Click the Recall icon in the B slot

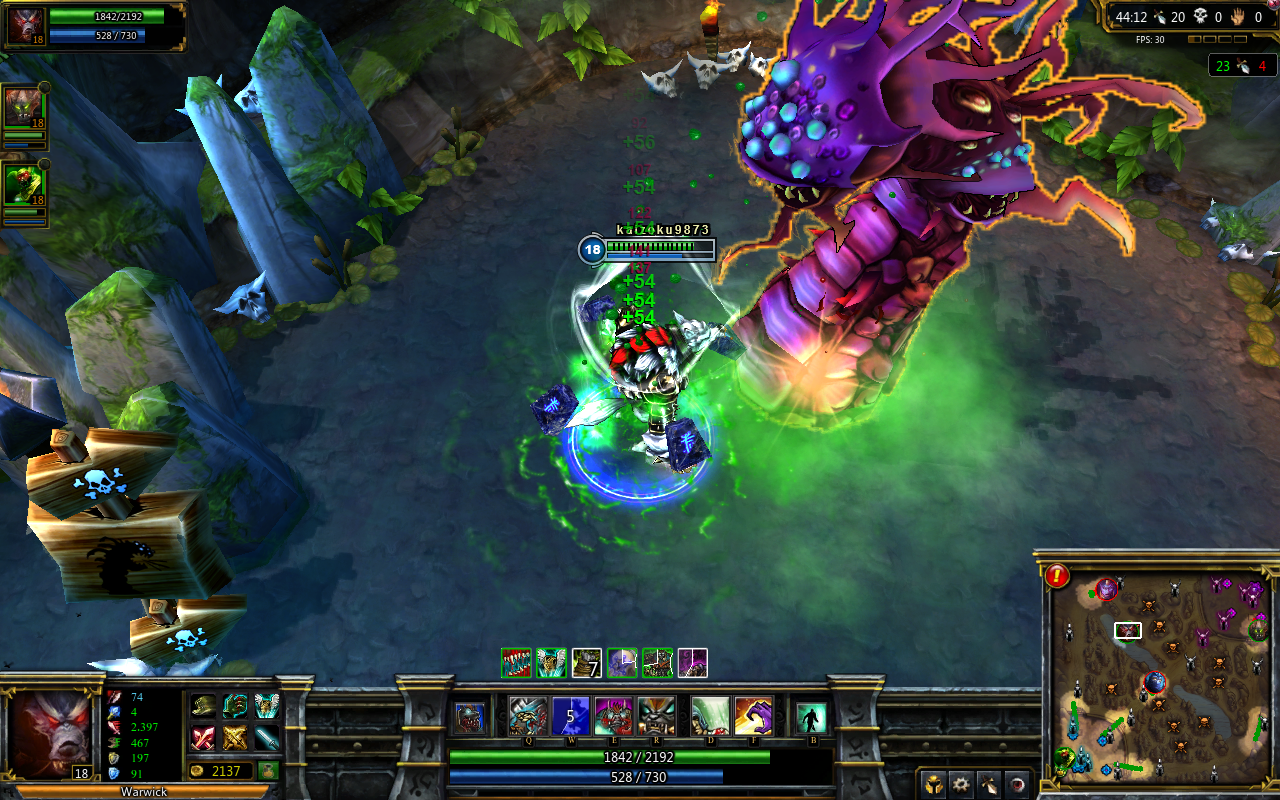tap(813, 717)
